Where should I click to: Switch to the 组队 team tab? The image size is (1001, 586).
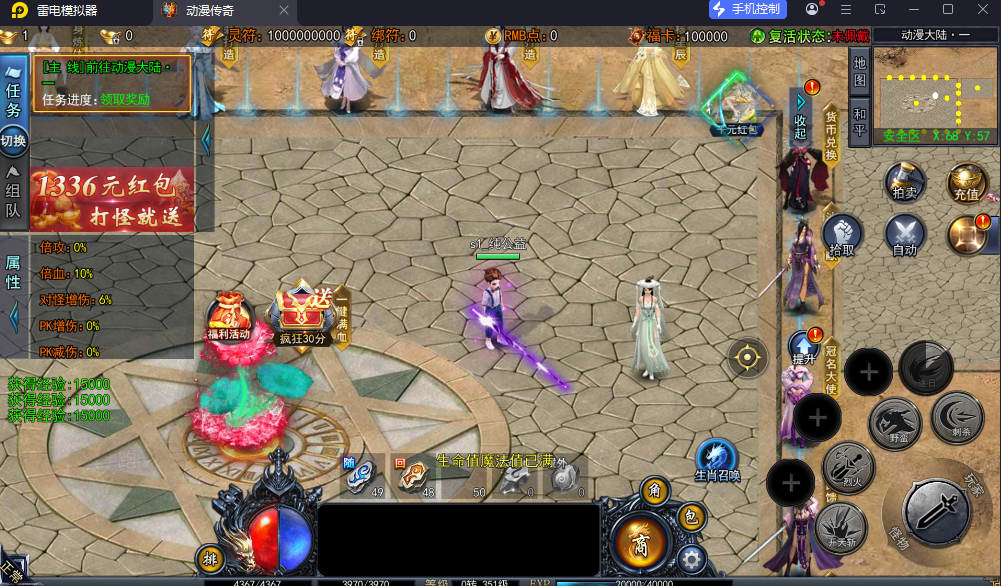pos(13,192)
